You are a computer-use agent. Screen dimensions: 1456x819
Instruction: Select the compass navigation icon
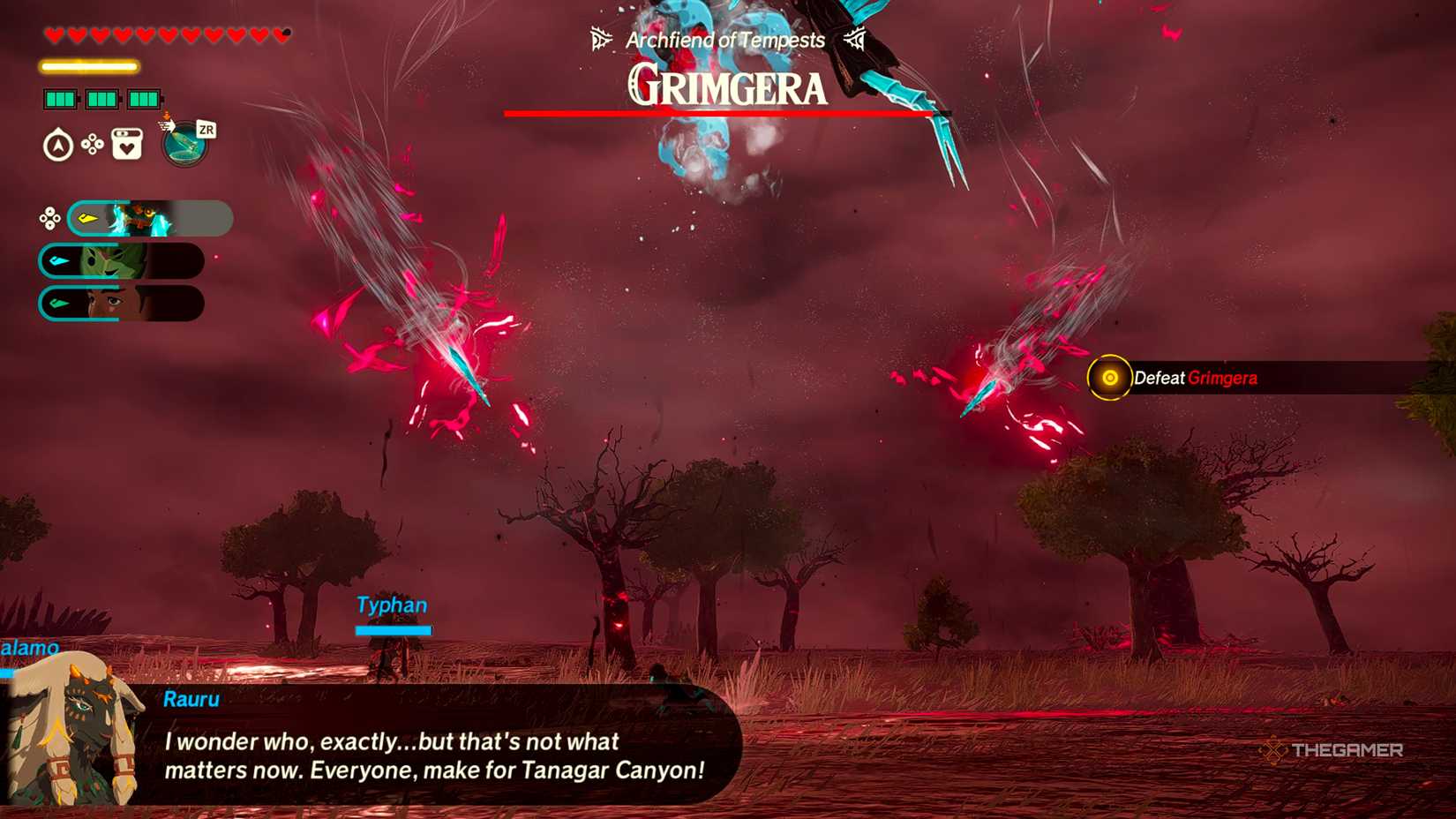pyautogui.click(x=56, y=144)
